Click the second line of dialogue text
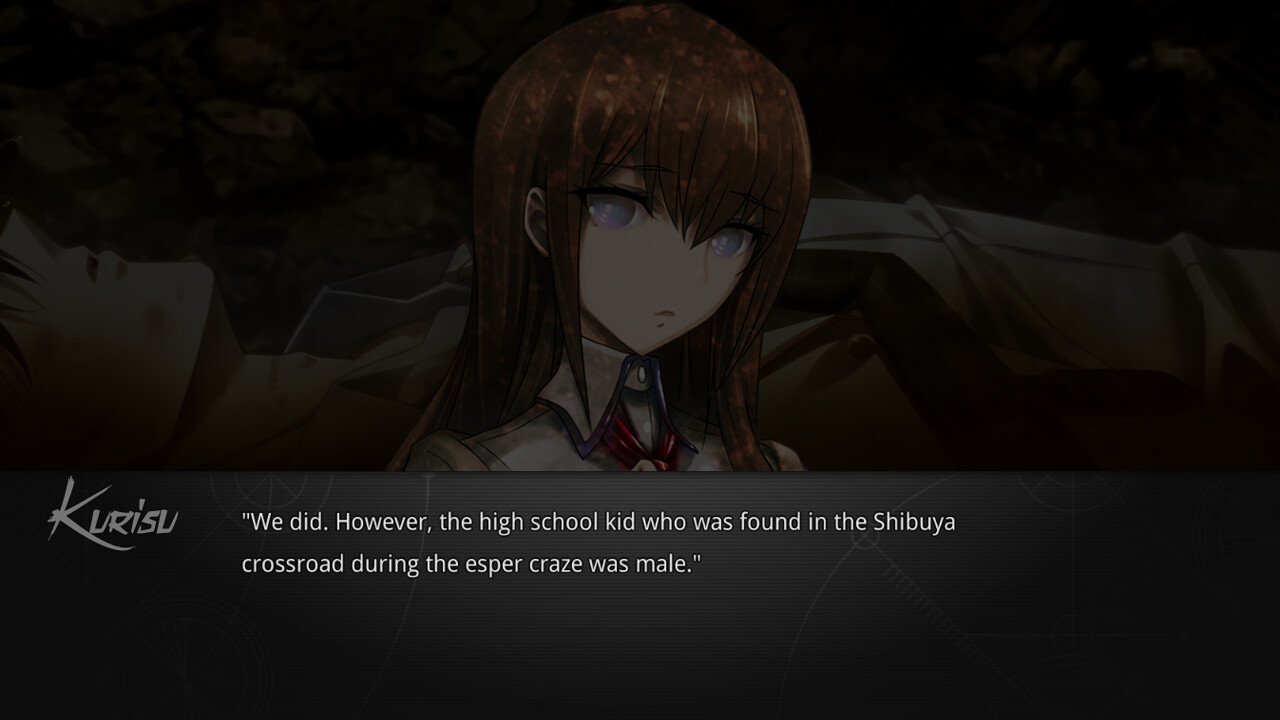1280x720 pixels. tap(470, 563)
